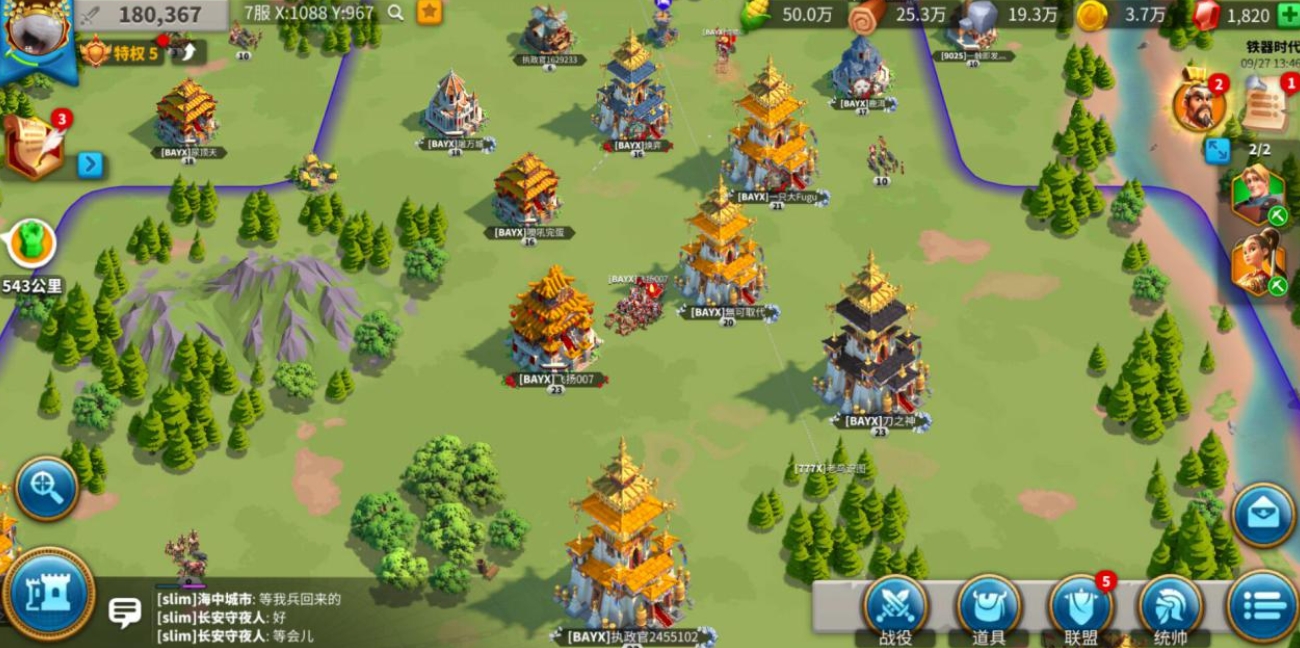
Task: Return to city with castle button
Action: click(x=48, y=593)
